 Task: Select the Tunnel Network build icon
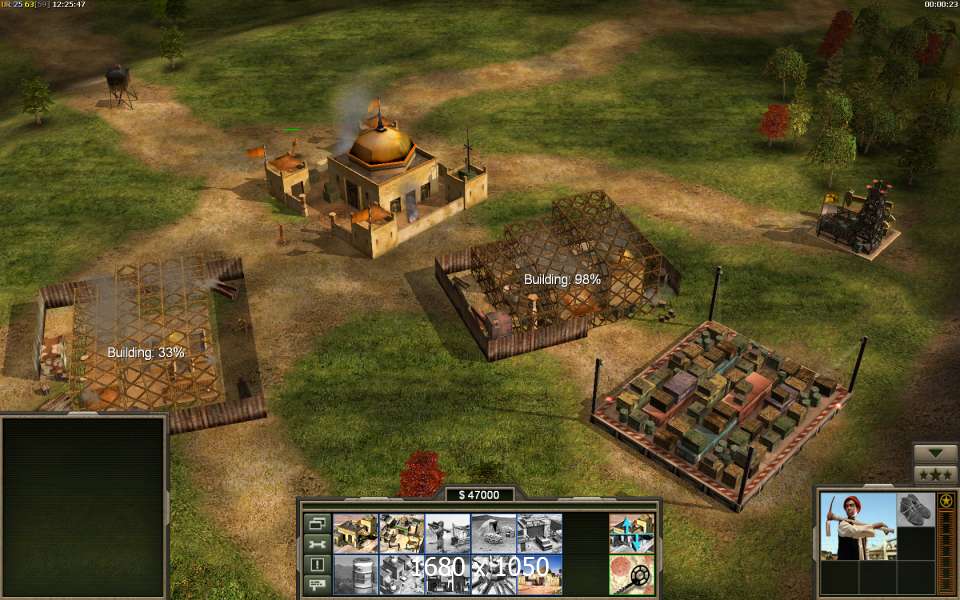(493, 533)
